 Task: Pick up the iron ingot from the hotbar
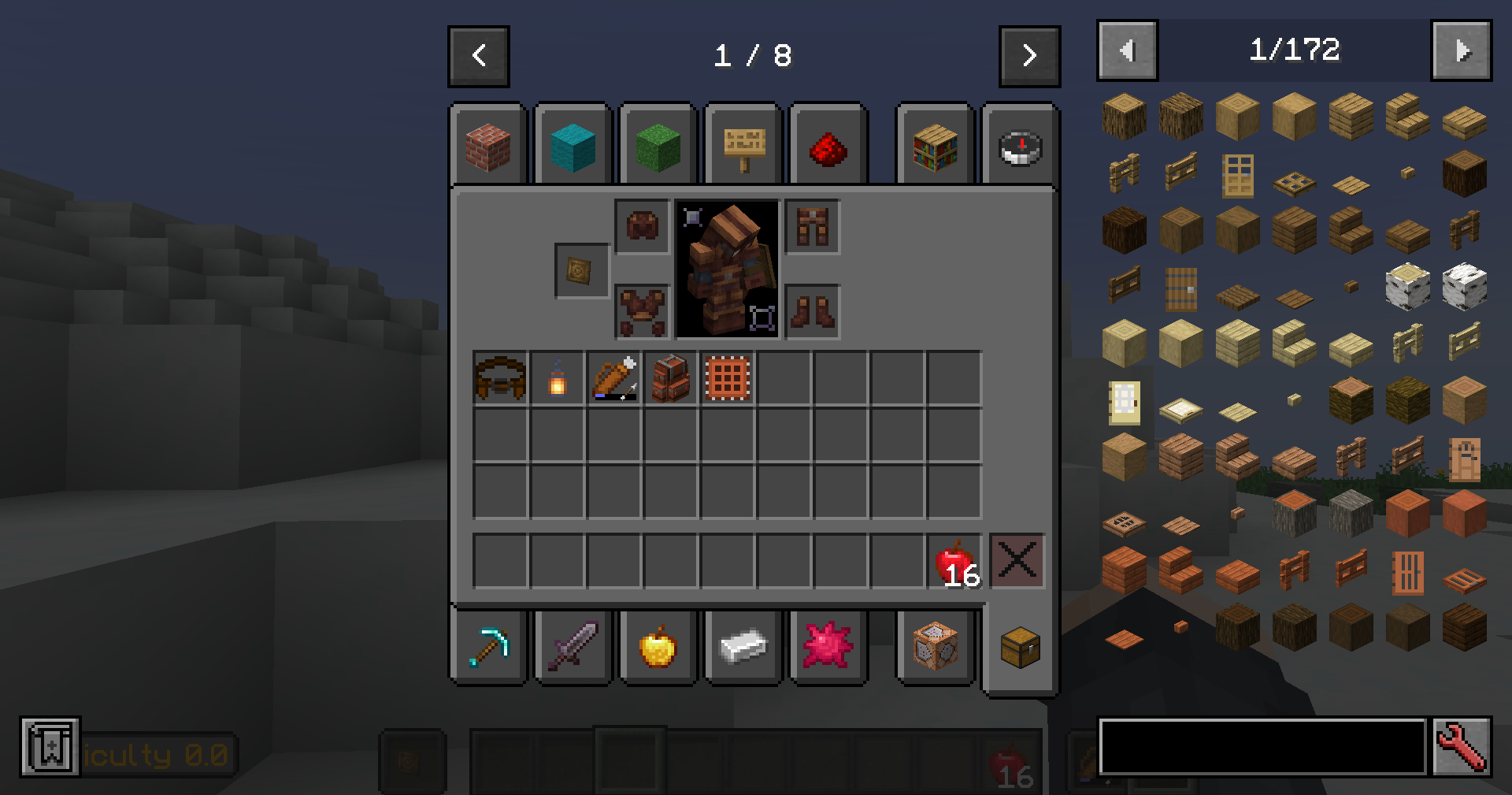(744, 646)
